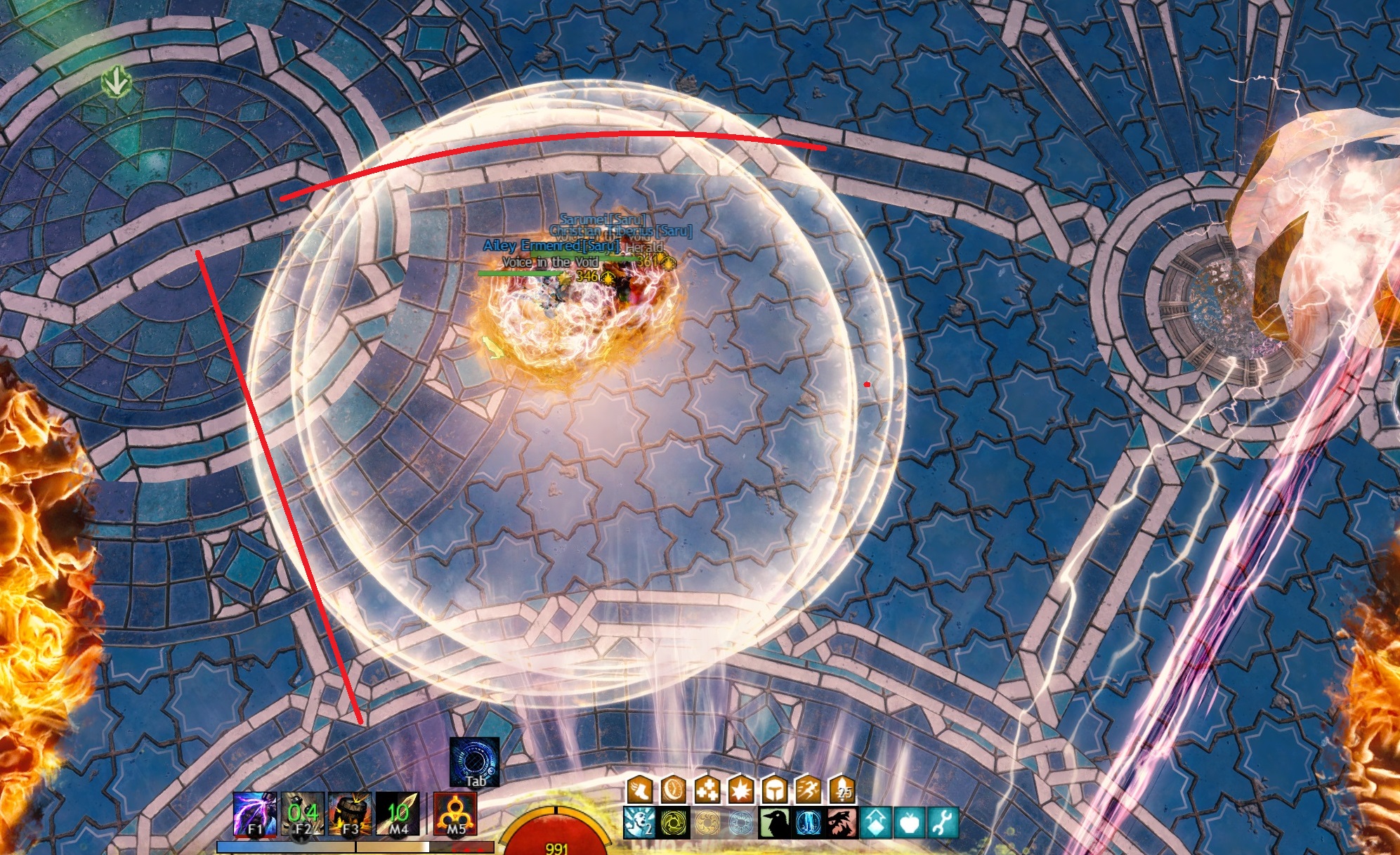Select the starburst fury boon icon
Viewport: 1400px width, 855px height.
(x=741, y=790)
